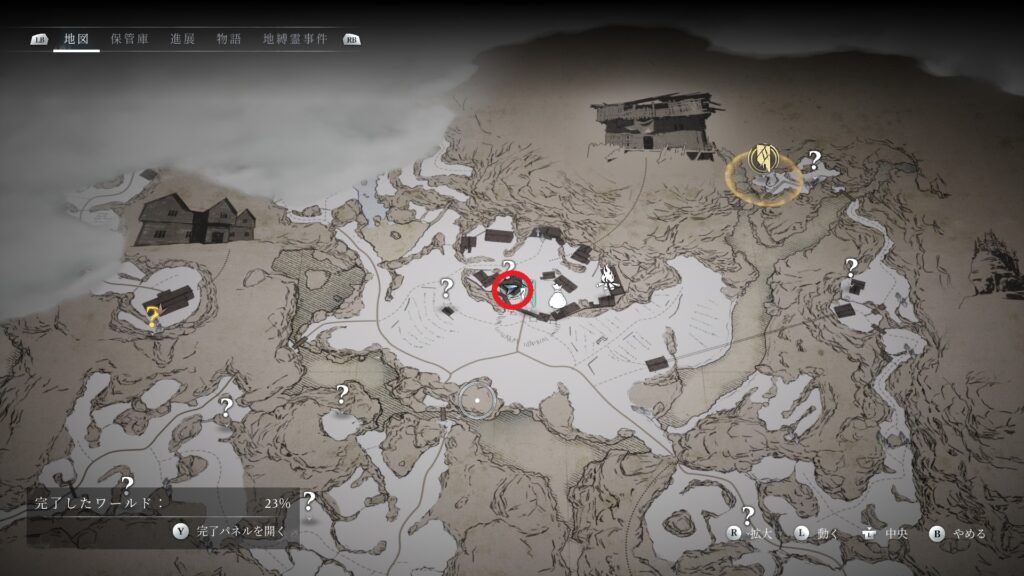Show the 地縛霊事件 tab

tap(294, 39)
